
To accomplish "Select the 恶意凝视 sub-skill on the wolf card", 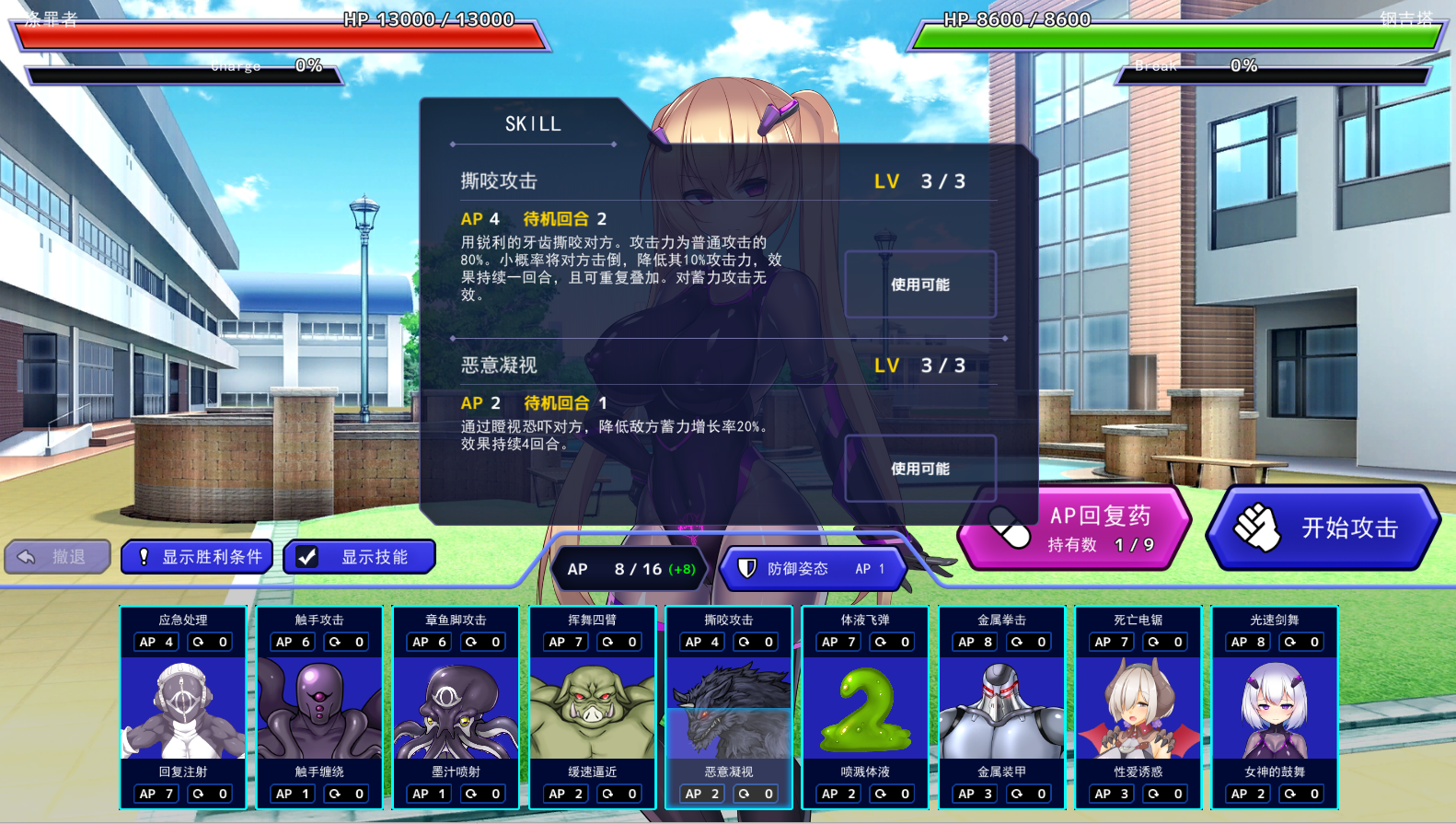I will coord(728,772).
